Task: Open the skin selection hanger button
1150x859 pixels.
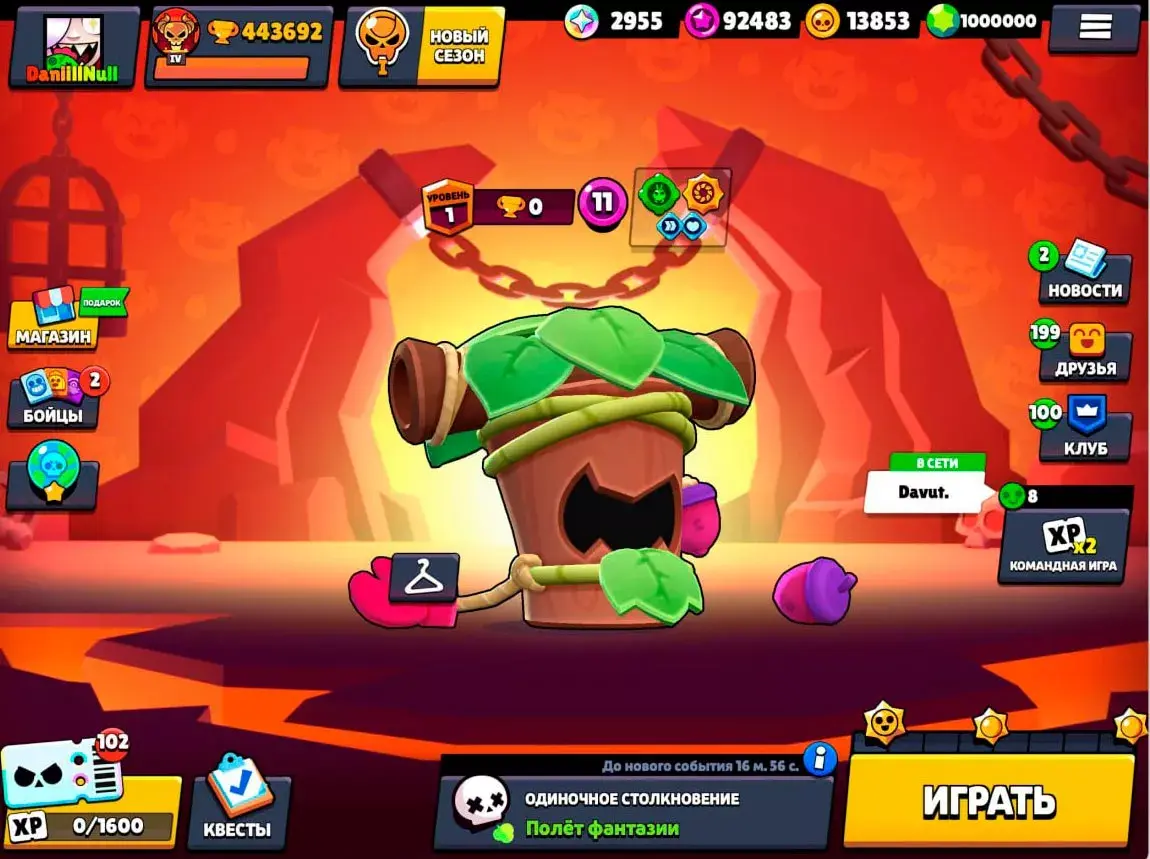Action: [x=423, y=577]
